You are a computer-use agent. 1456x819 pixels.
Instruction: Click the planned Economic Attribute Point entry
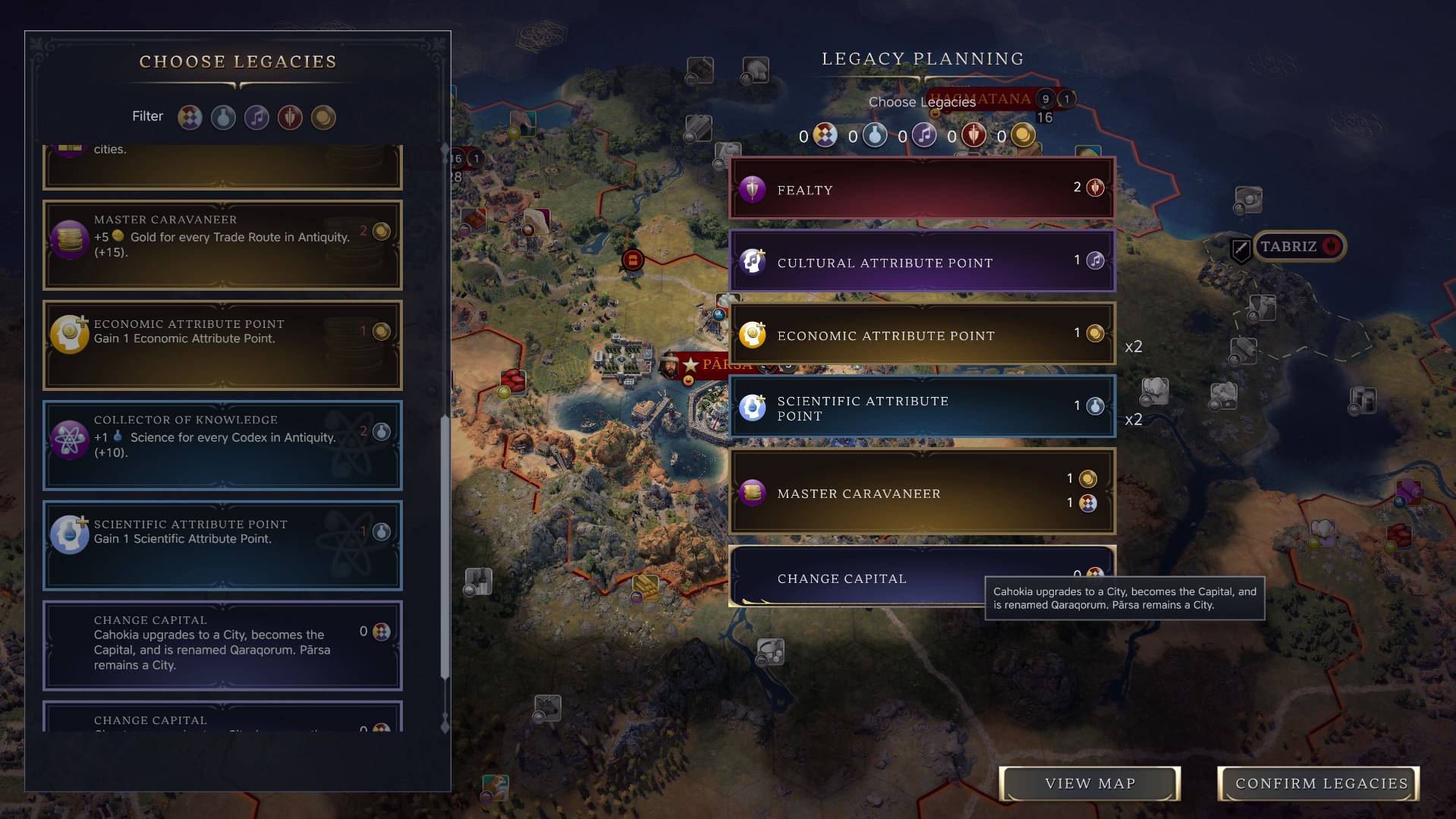tap(921, 335)
